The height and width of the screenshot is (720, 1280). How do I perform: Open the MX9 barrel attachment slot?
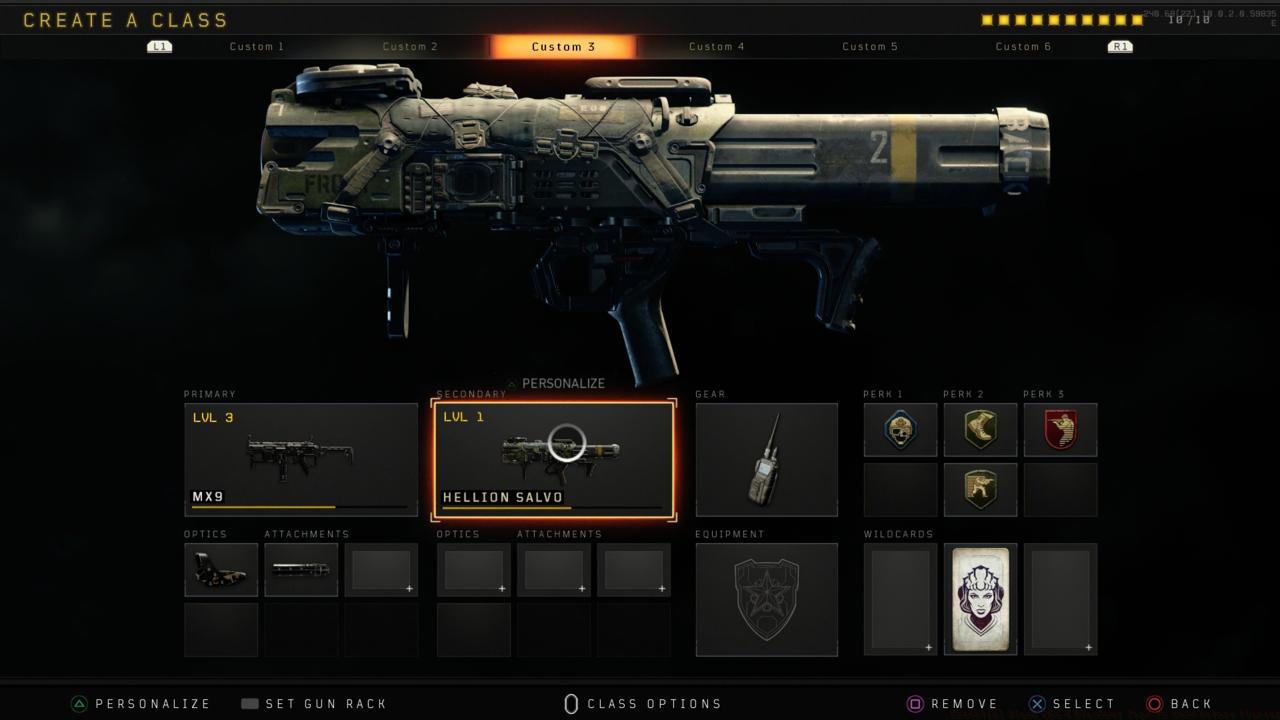coord(301,570)
